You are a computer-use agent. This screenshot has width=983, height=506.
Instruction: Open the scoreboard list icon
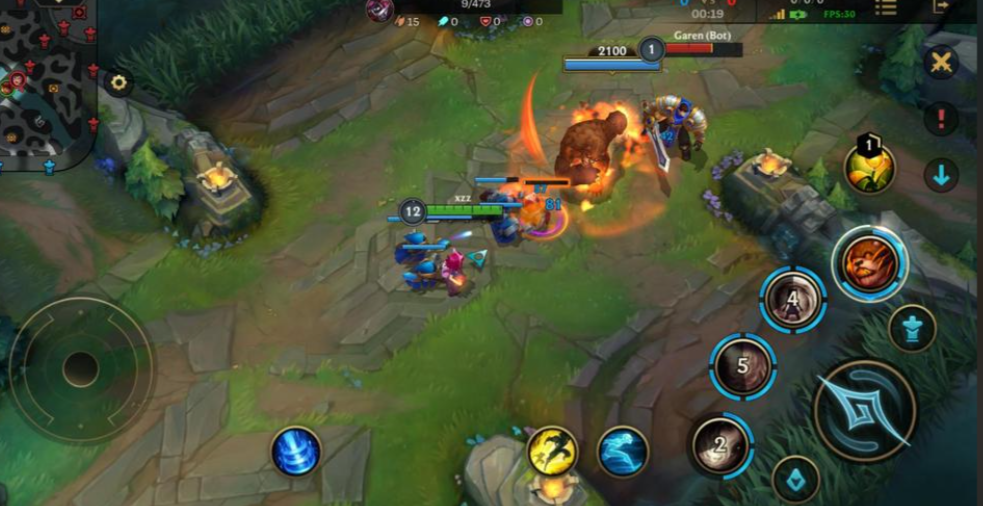click(885, 7)
